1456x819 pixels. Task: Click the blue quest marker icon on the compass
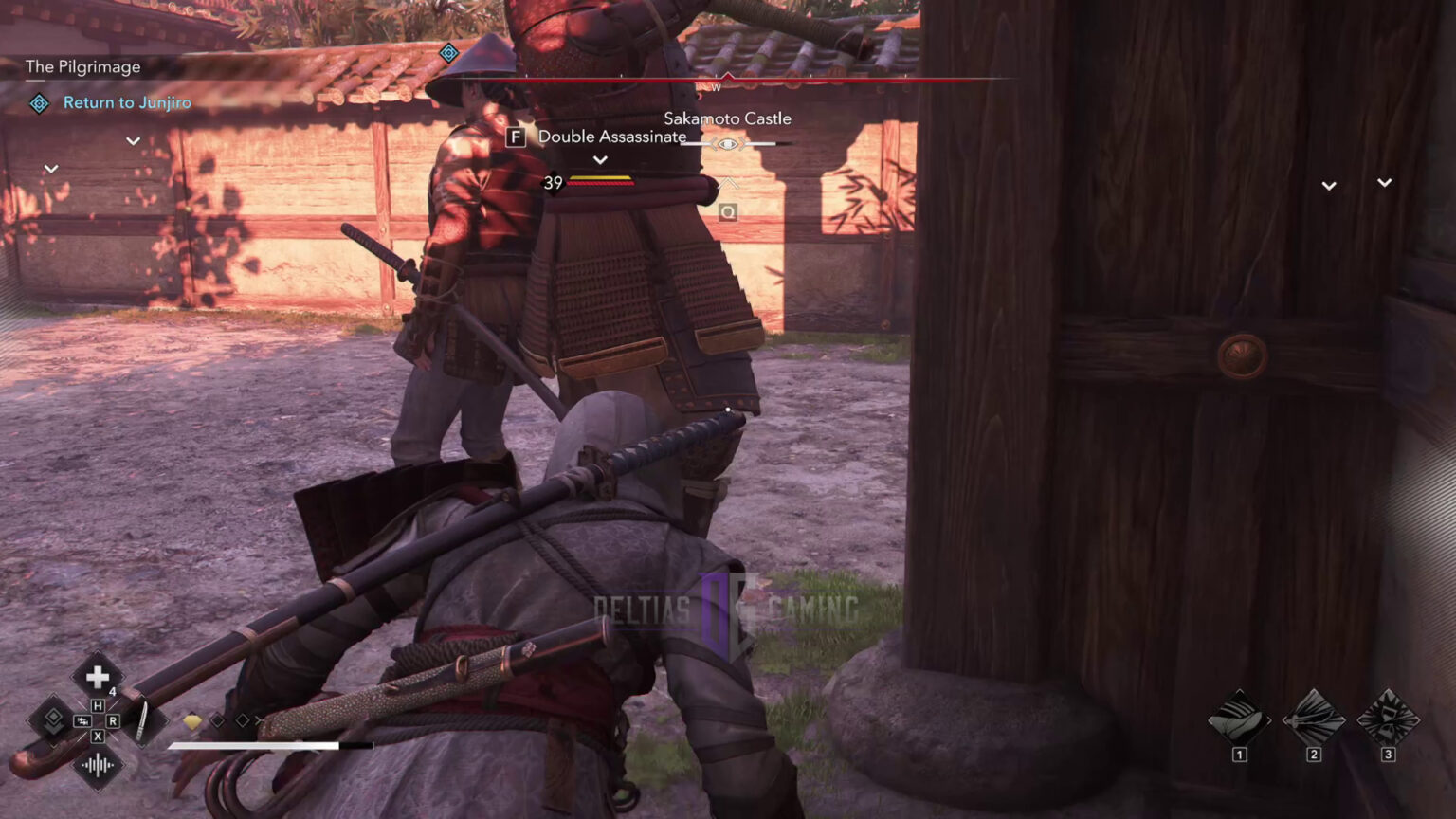click(448, 54)
